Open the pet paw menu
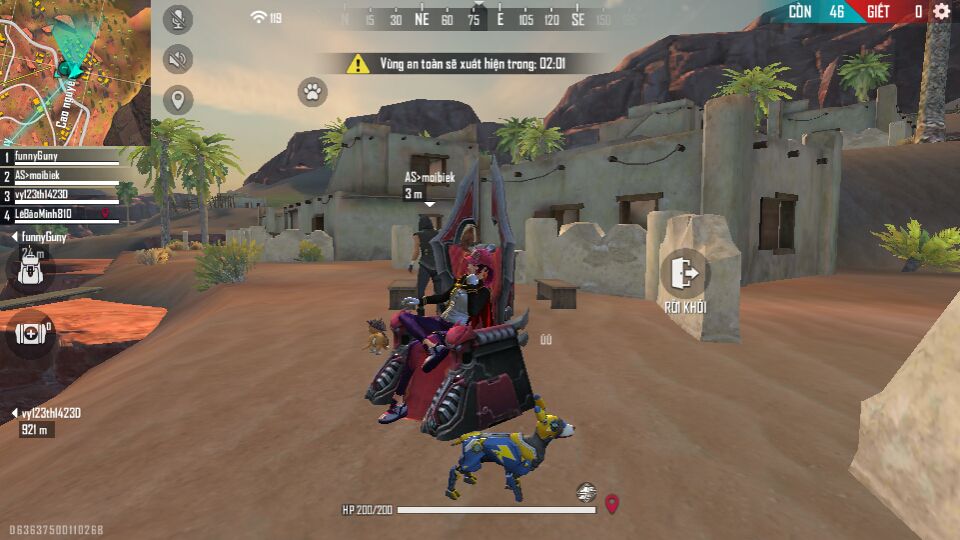The width and height of the screenshot is (960, 540). pos(312,93)
